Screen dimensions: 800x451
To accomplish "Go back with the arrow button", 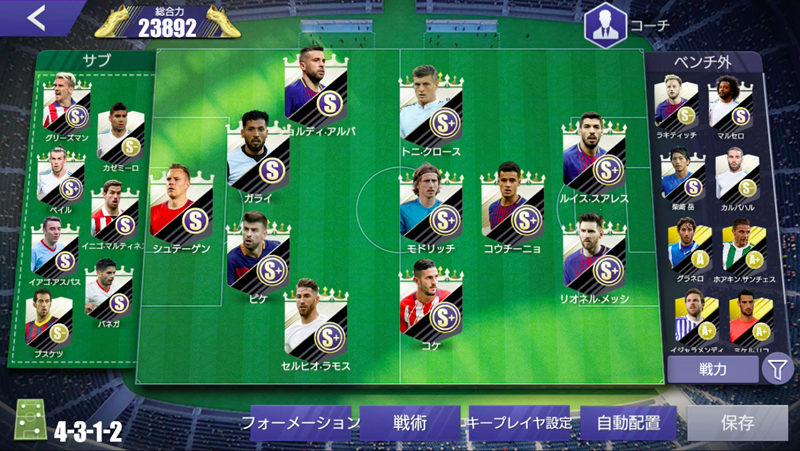I will [38, 18].
